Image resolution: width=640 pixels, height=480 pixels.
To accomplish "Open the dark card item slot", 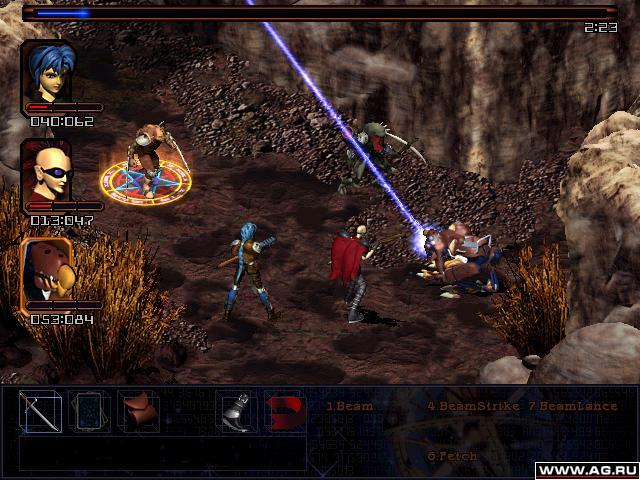I will (x=88, y=412).
